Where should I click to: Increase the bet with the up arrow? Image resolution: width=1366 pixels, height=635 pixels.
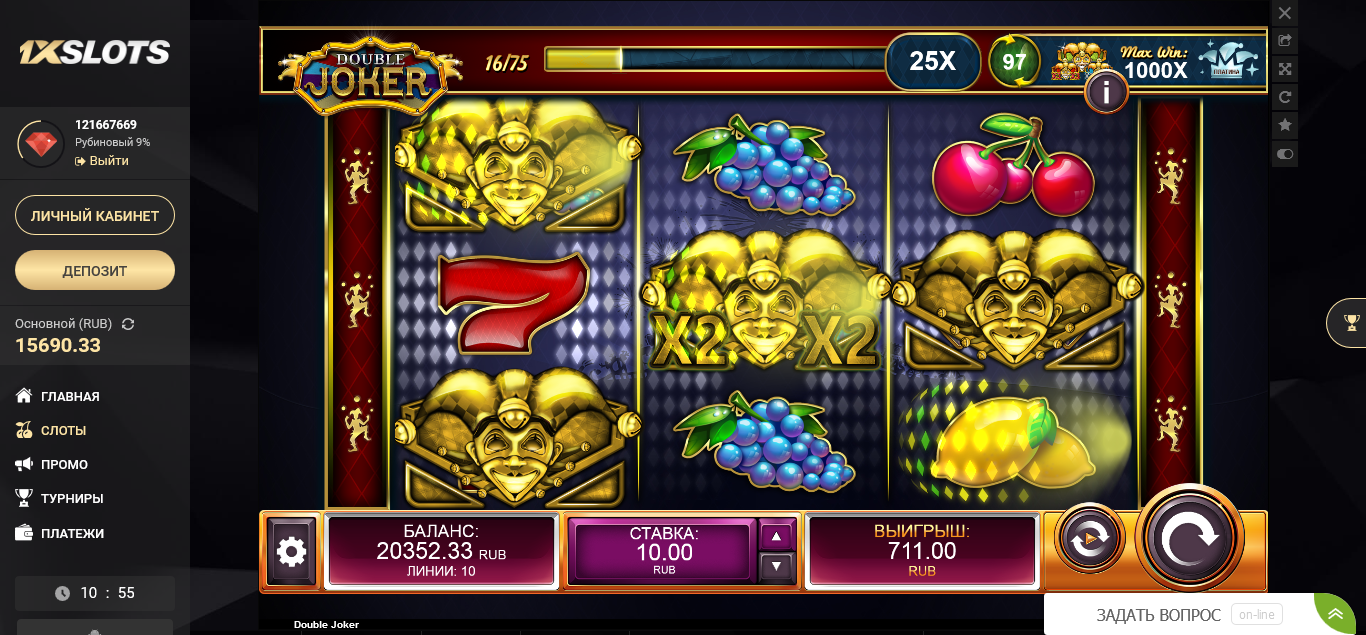click(x=777, y=536)
